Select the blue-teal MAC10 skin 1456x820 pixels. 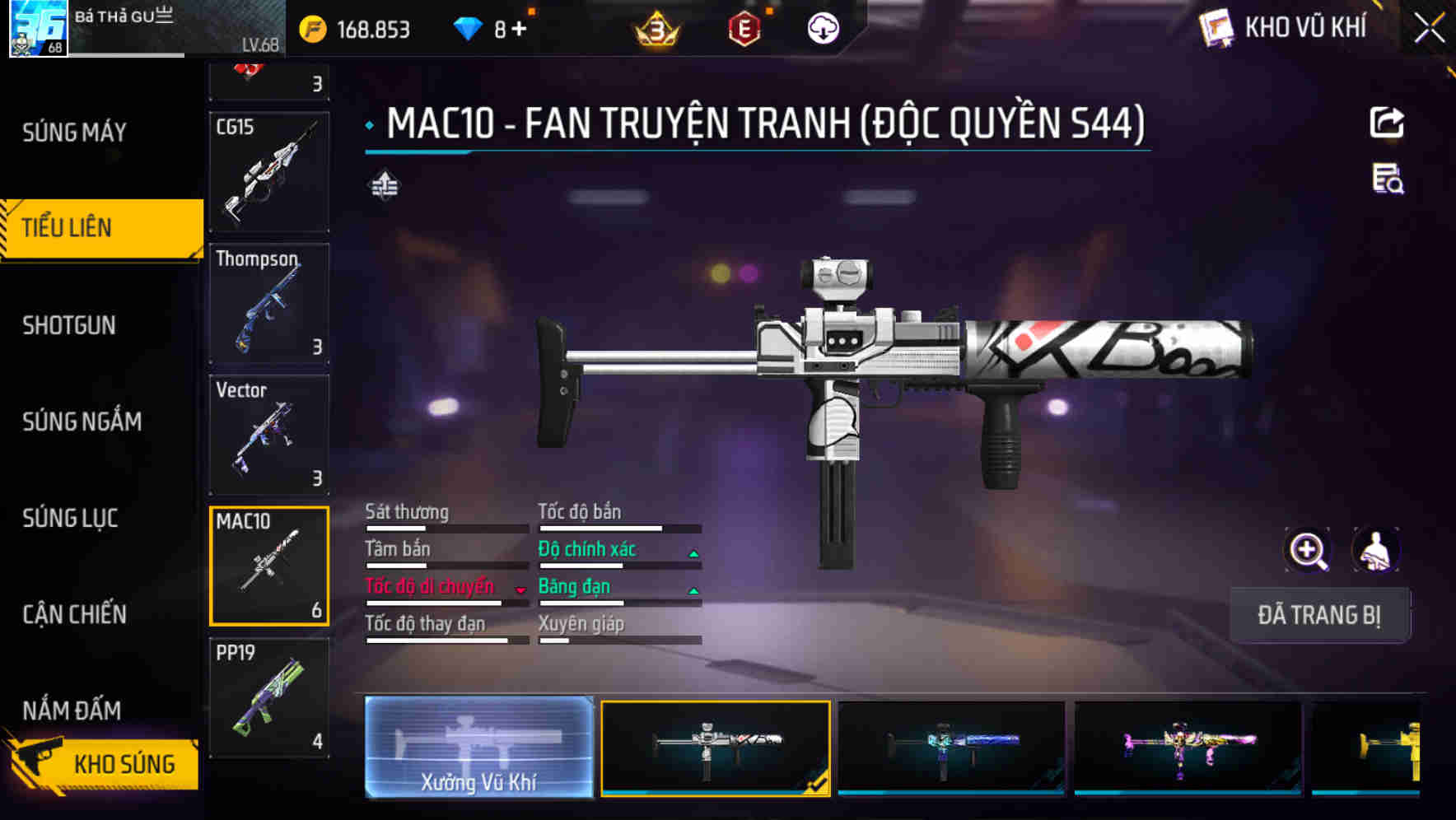pos(951,748)
